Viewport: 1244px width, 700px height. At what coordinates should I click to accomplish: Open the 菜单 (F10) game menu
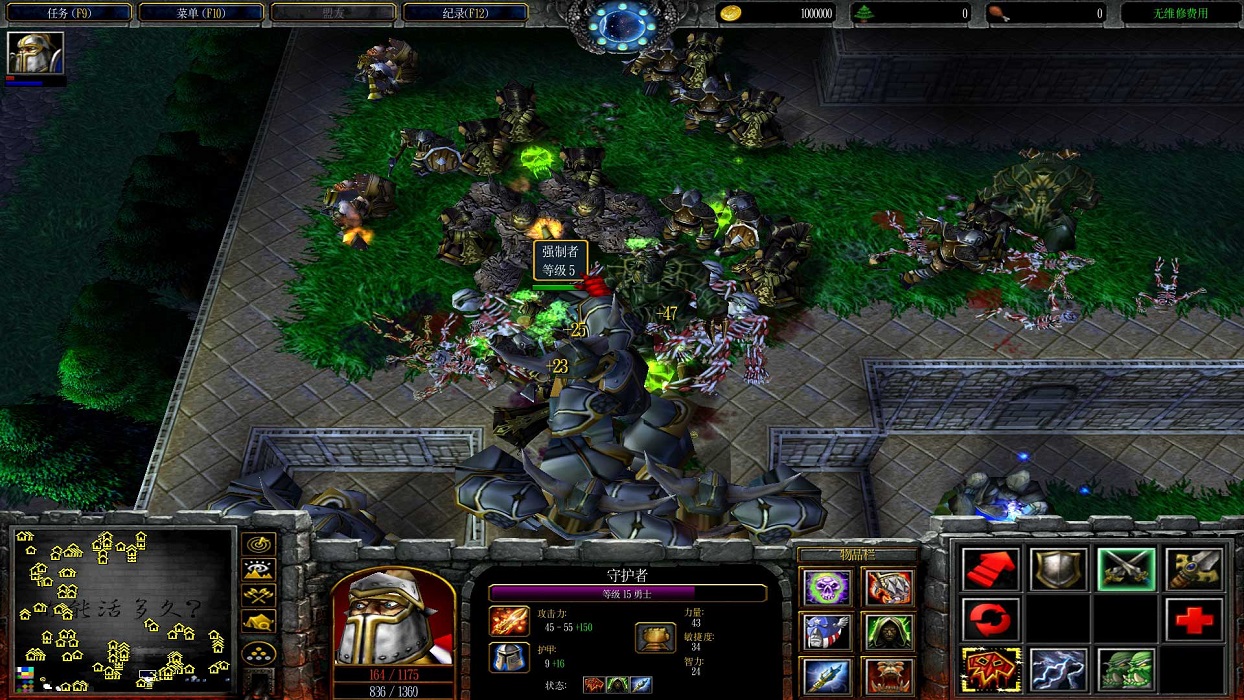201,13
